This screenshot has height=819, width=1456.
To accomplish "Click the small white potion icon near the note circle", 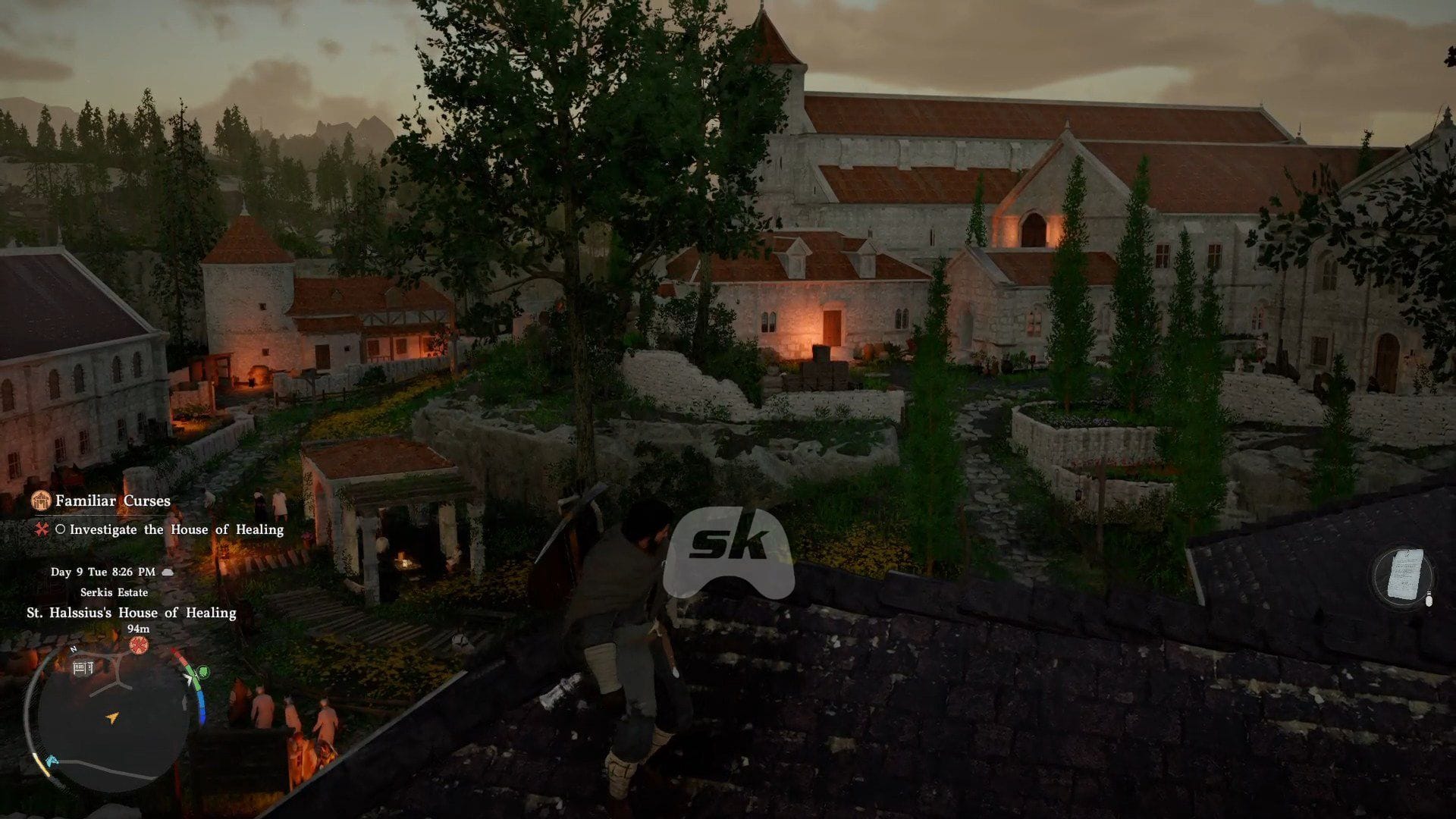I will 1429,599.
